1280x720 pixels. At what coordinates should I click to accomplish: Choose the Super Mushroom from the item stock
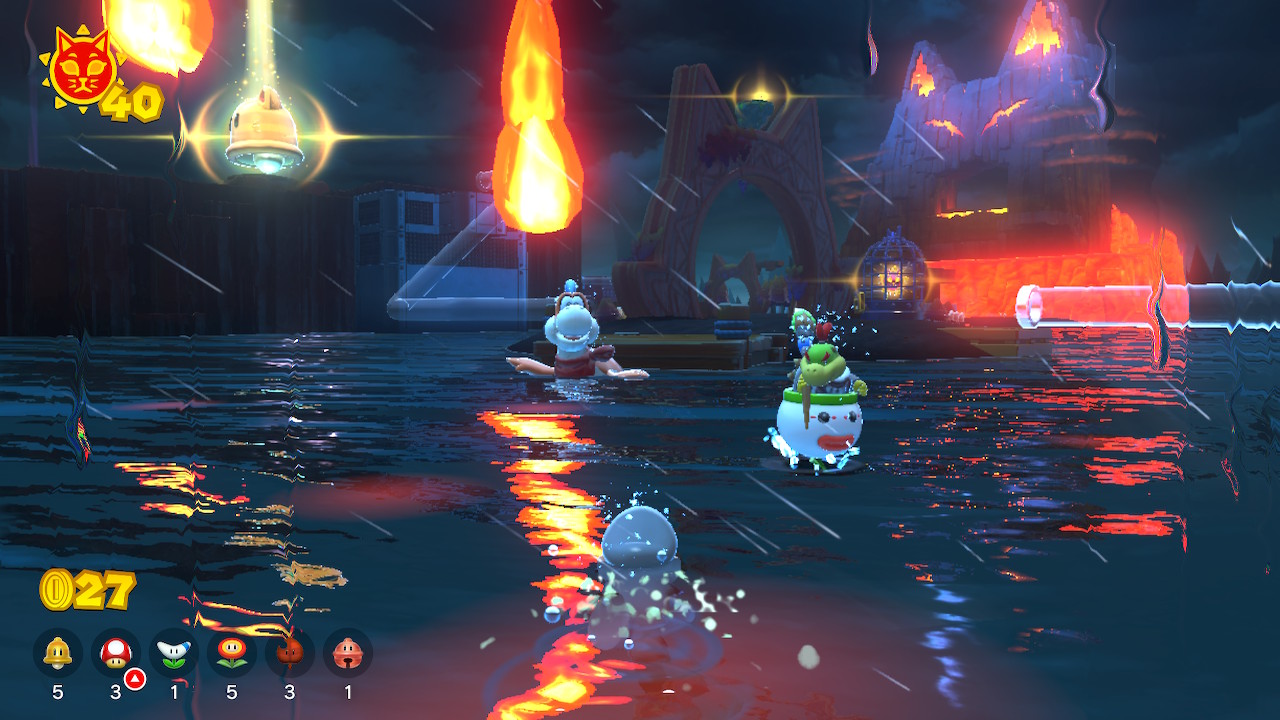point(115,653)
